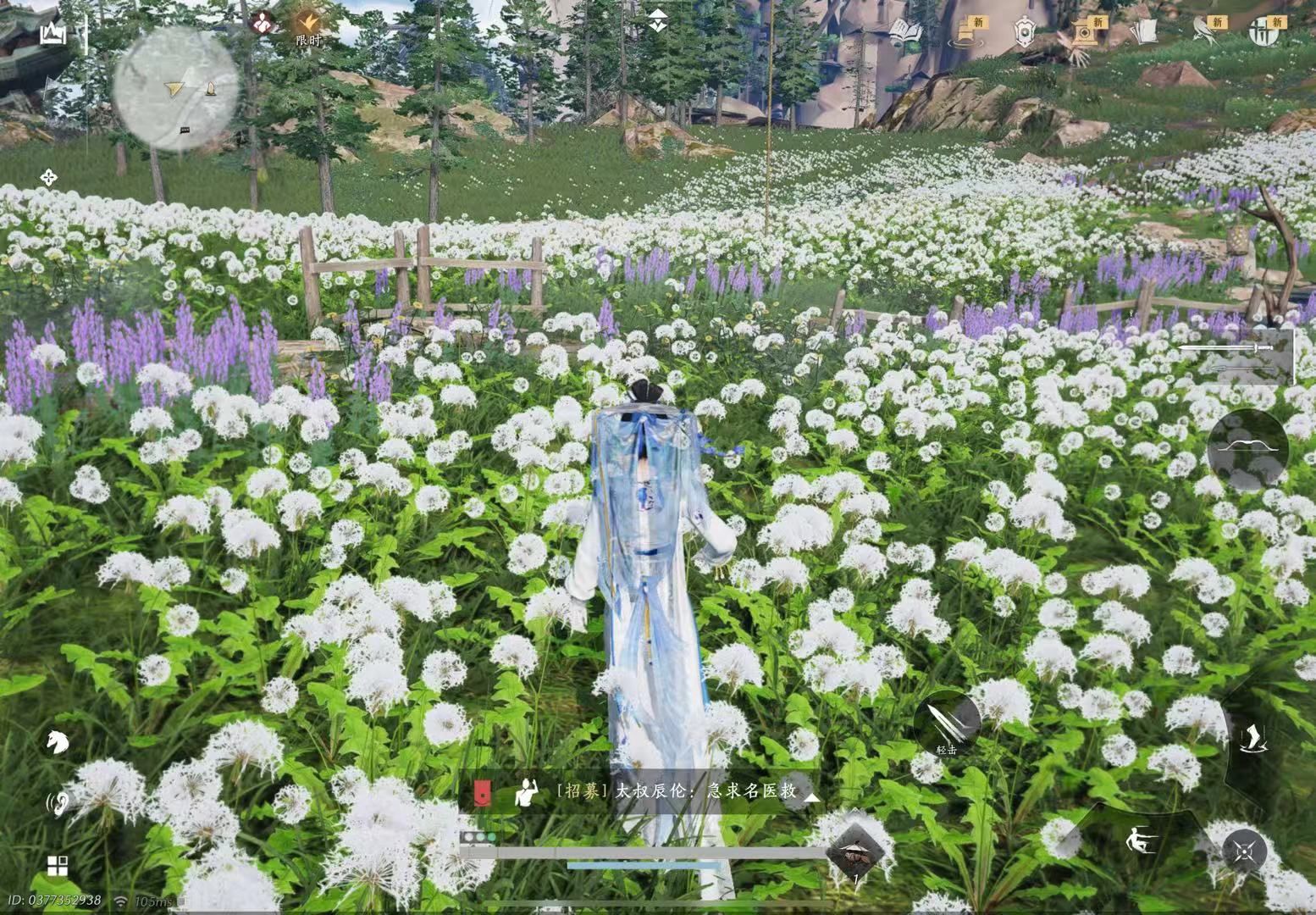Open the circular minimap
This screenshot has height=915, width=1316.
[x=175, y=88]
